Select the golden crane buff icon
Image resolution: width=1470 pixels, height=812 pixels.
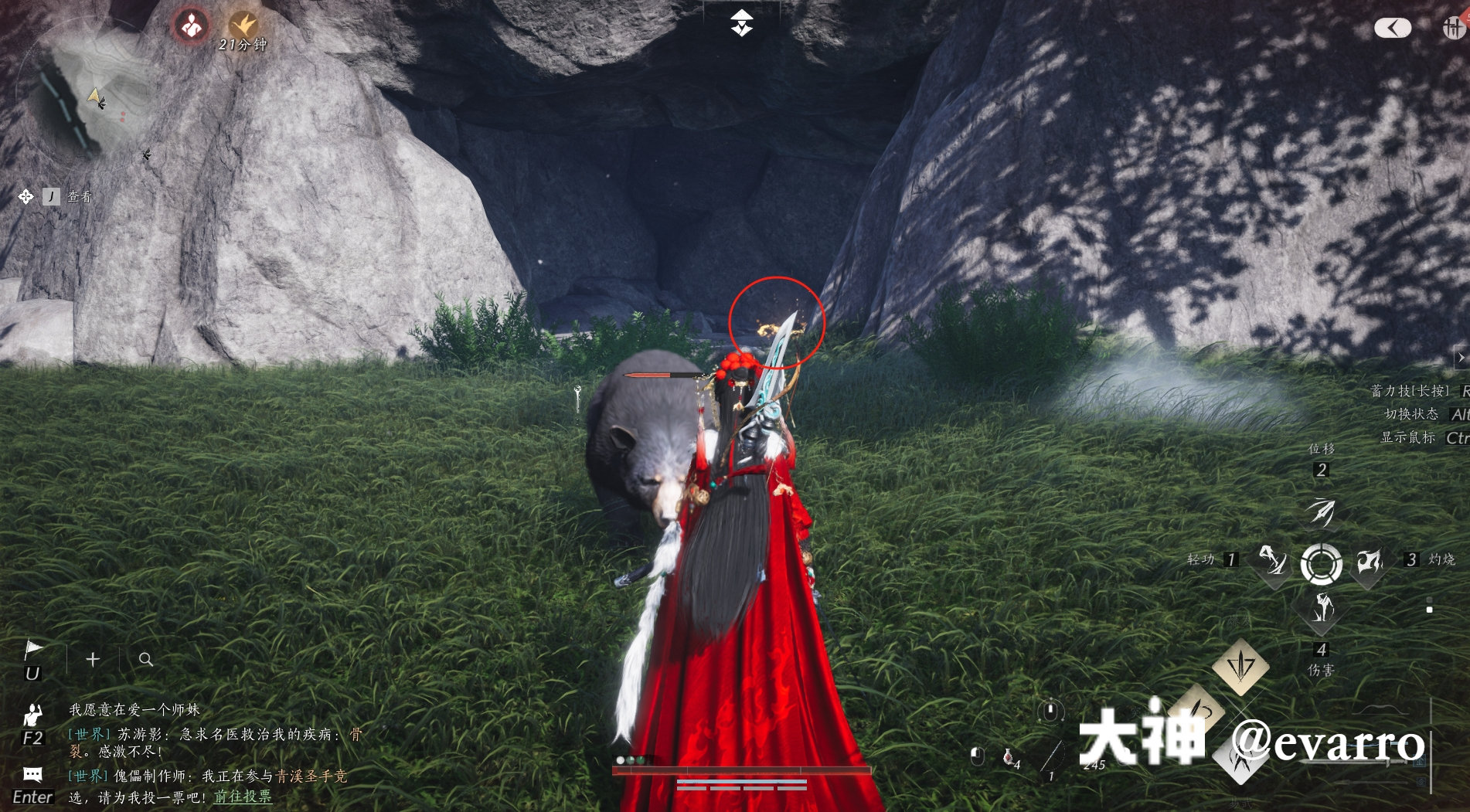point(243,24)
